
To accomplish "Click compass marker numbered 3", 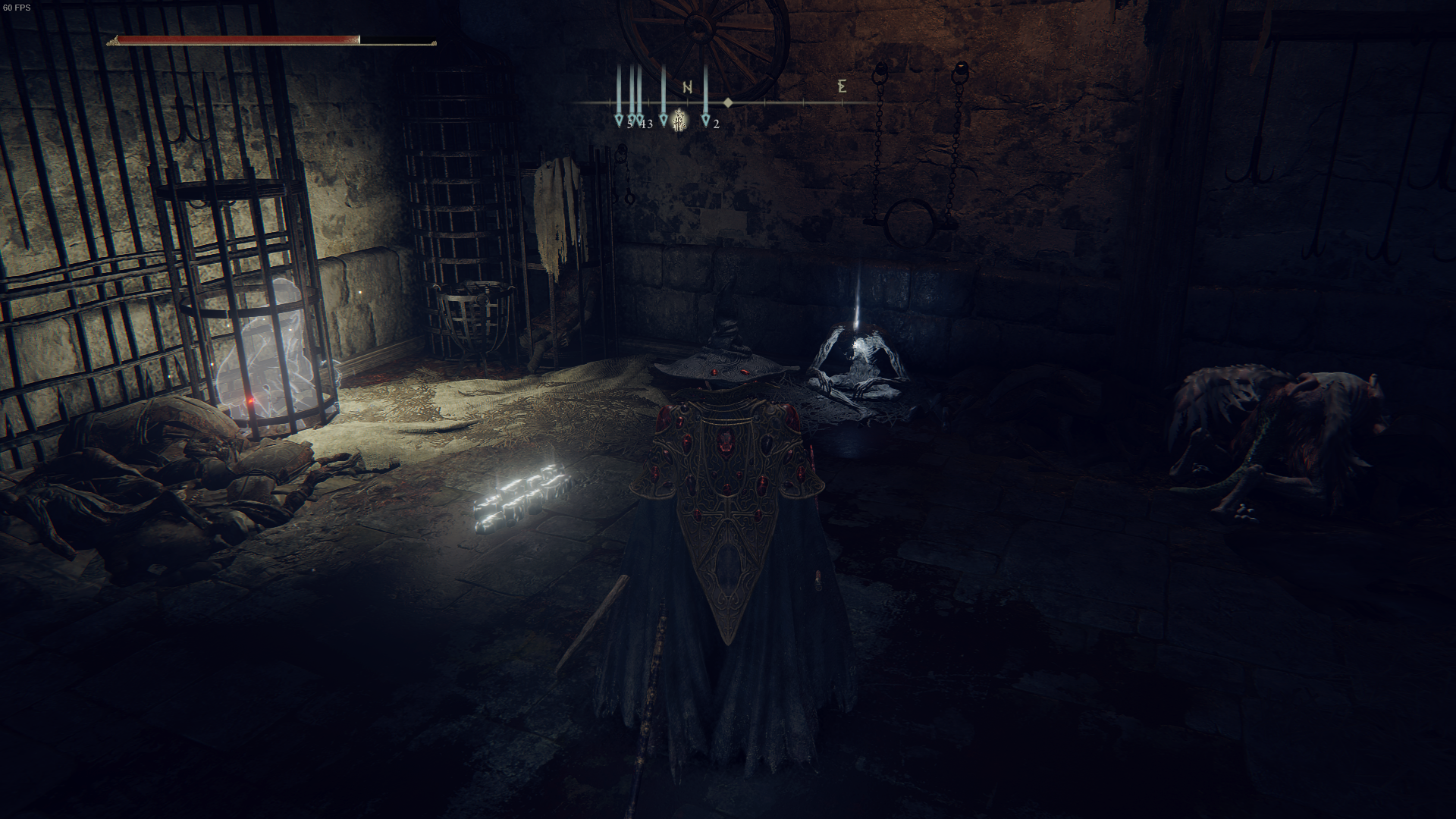I will point(641,118).
